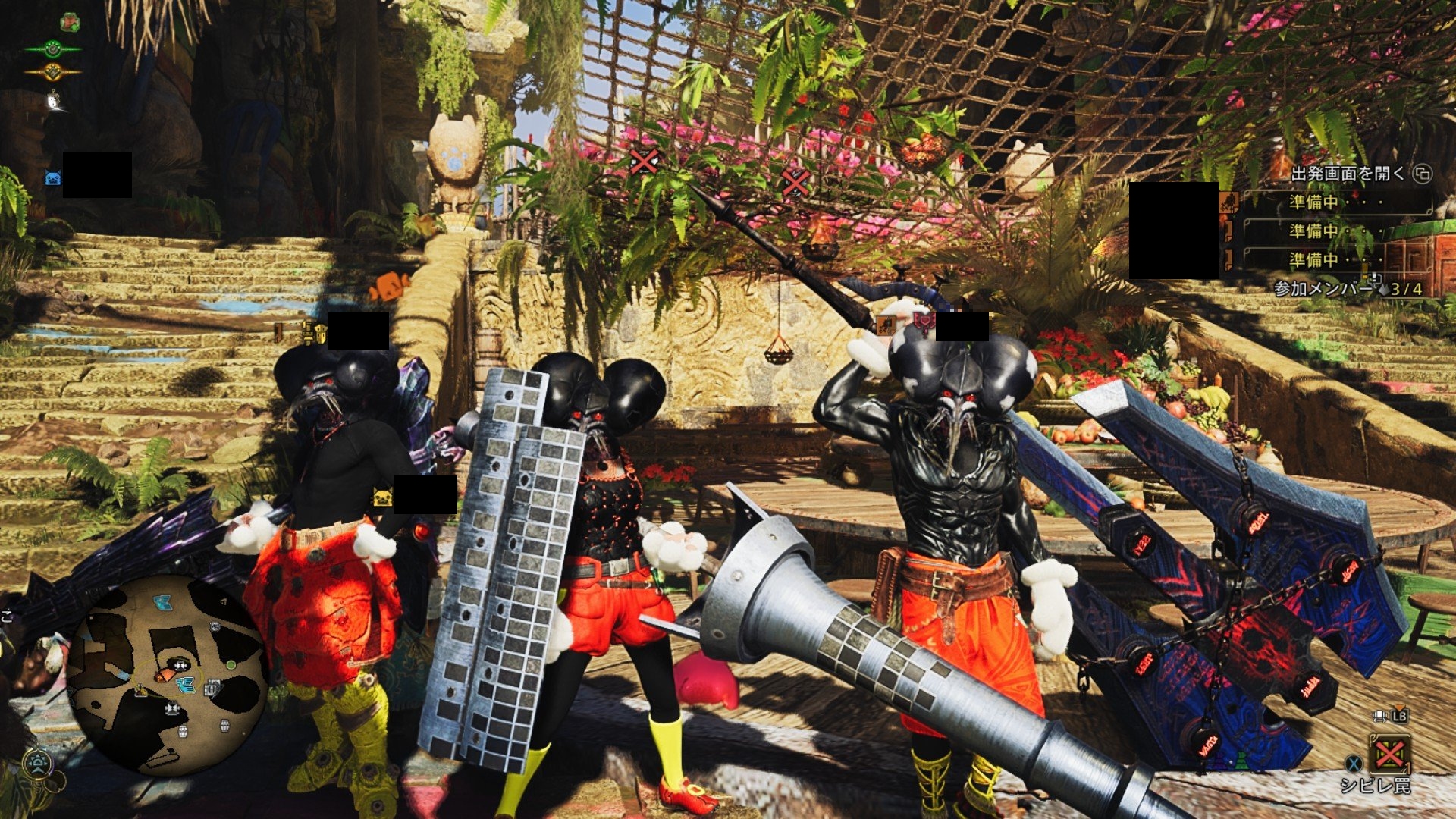Click the mantle gauge icon beside the minimap

(x=37, y=761)
